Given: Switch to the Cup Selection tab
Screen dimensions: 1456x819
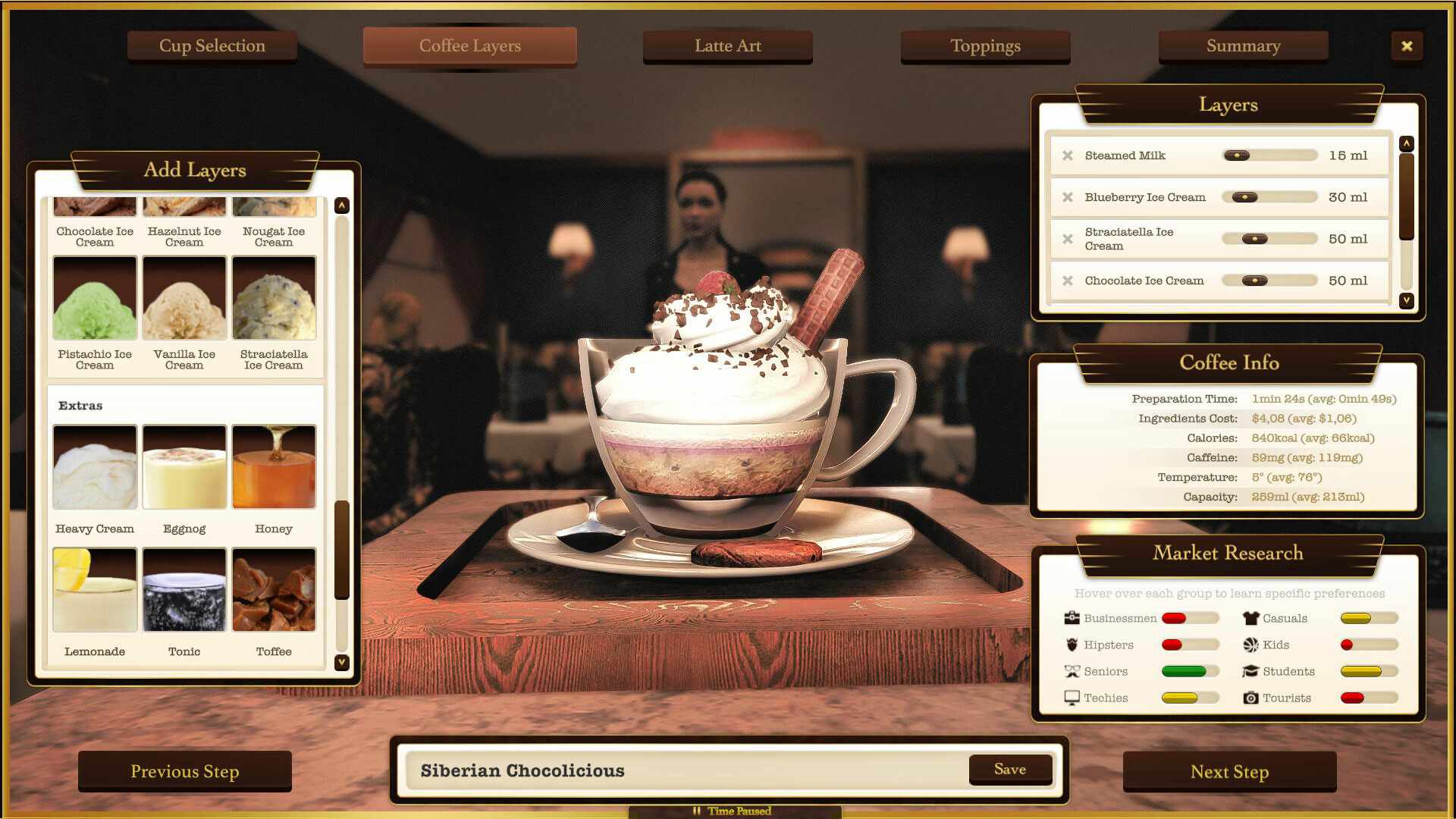Looking at the screenshot, I should pos(212,45).
